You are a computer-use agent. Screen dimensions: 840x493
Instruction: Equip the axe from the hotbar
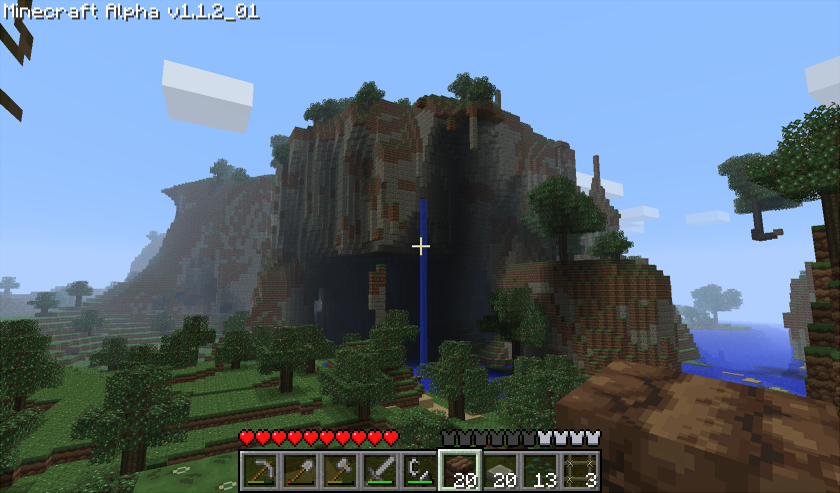click(340, 471)
